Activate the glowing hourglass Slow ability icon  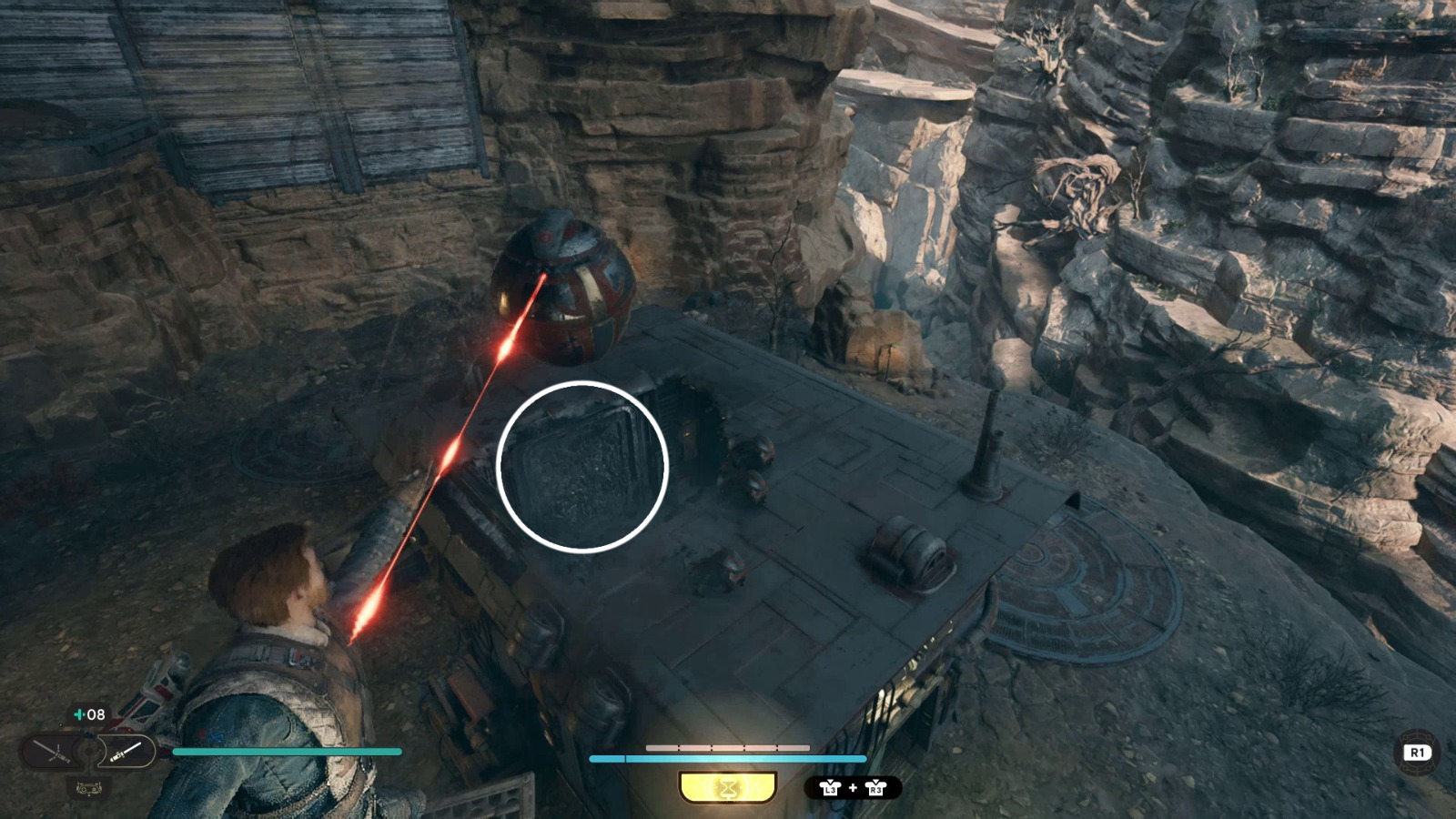pos(728,787)
